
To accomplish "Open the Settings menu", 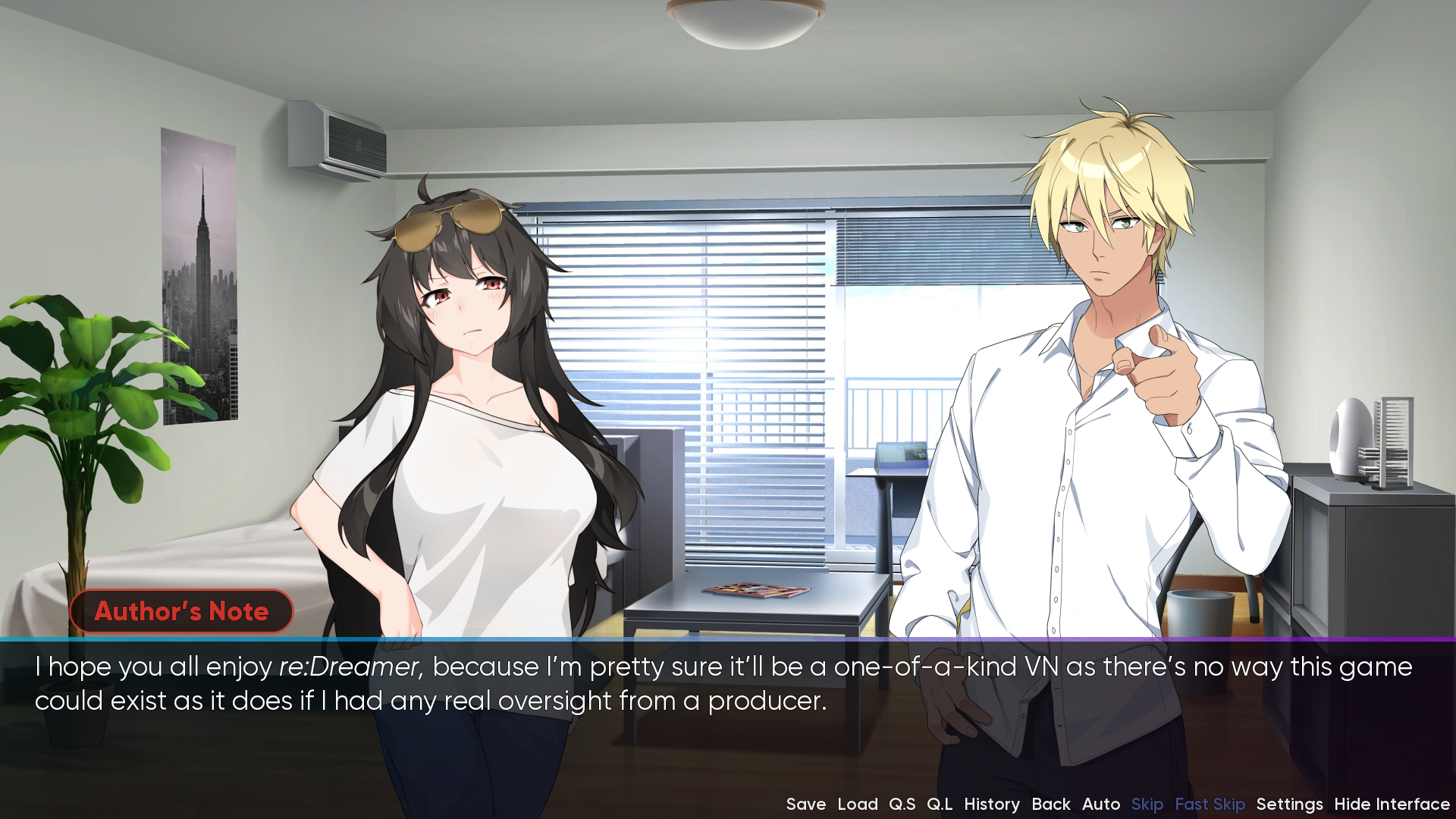I will tap(1289, 804).
